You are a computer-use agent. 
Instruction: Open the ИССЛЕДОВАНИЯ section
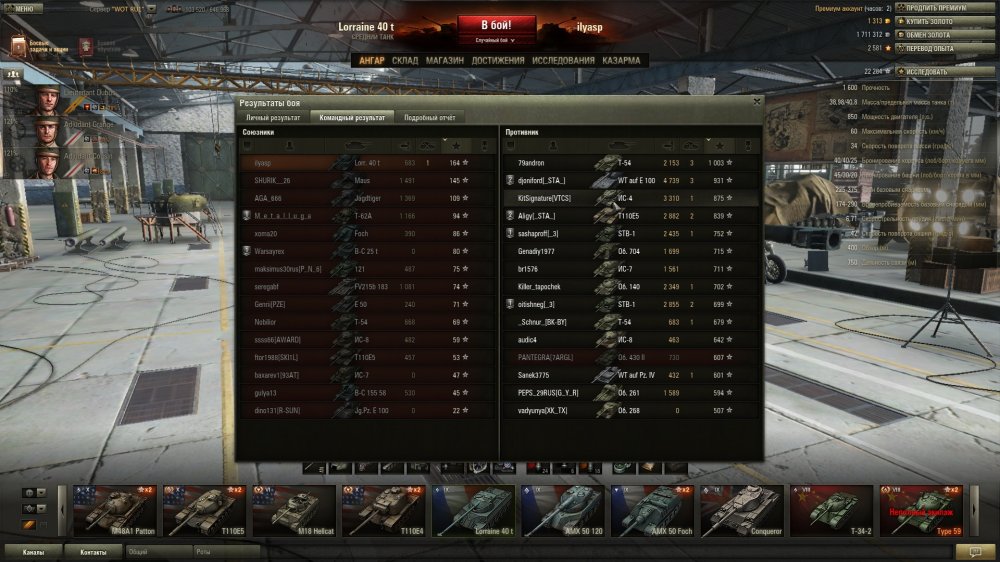pos(563,61)
